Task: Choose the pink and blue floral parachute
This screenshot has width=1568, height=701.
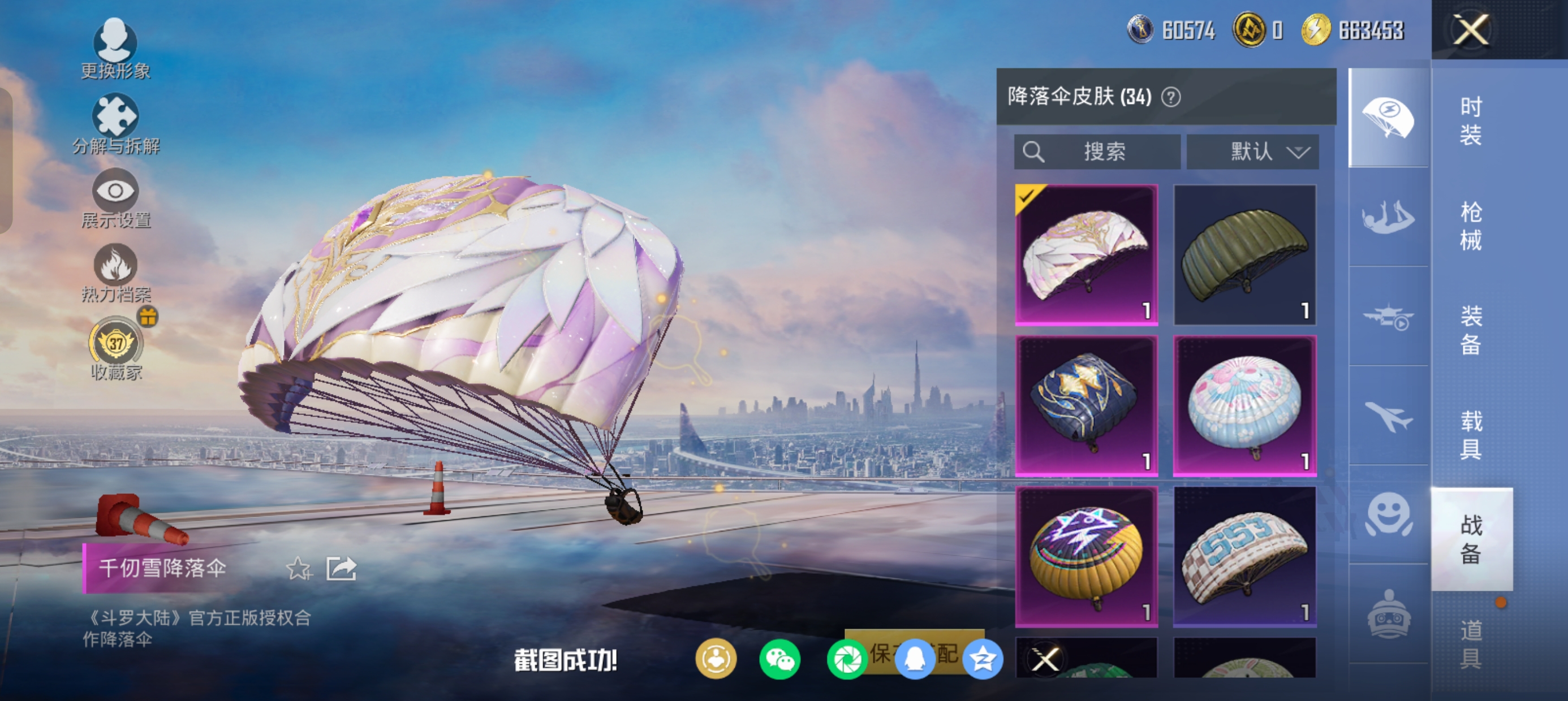Action: tap(1244, 405)
